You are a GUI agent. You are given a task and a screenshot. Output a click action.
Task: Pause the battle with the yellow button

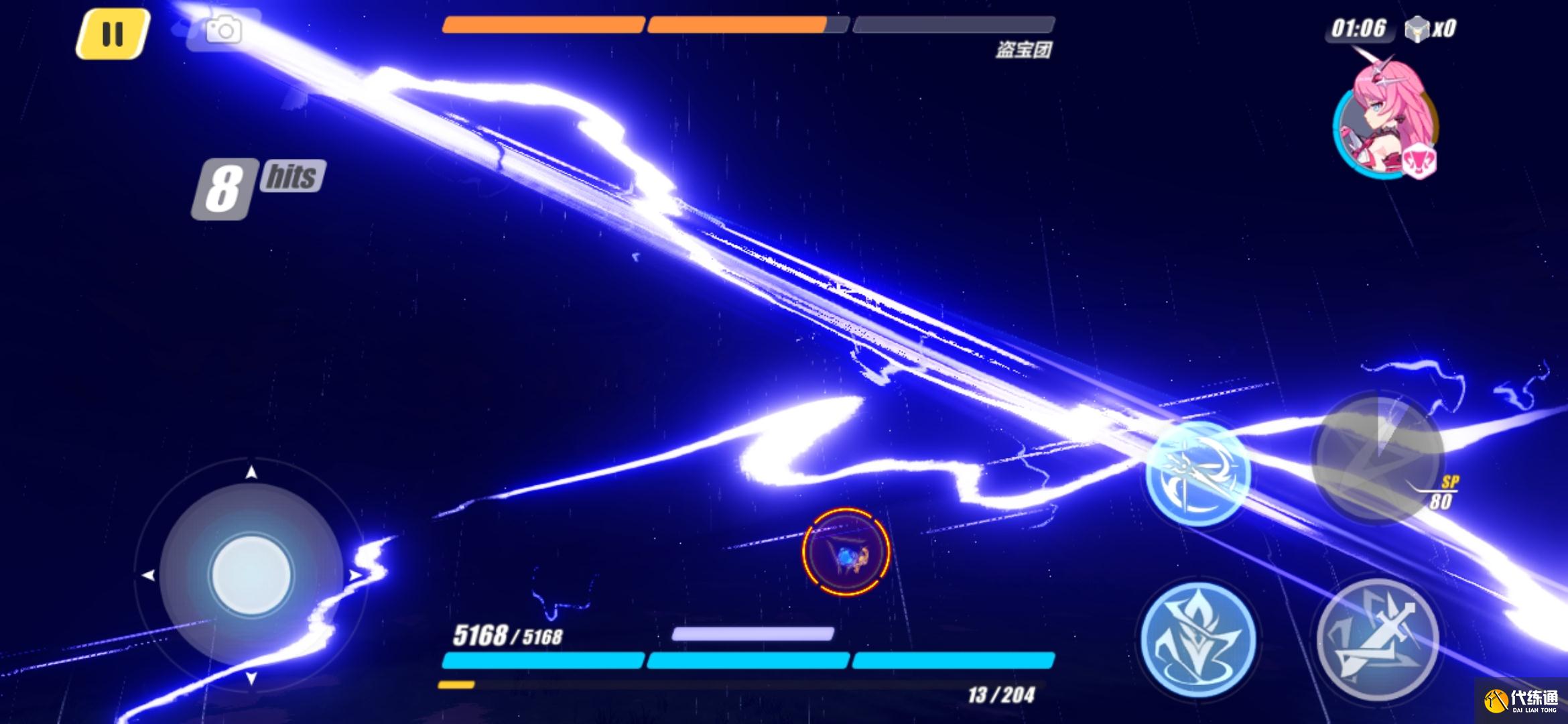(x=112, y=34)
